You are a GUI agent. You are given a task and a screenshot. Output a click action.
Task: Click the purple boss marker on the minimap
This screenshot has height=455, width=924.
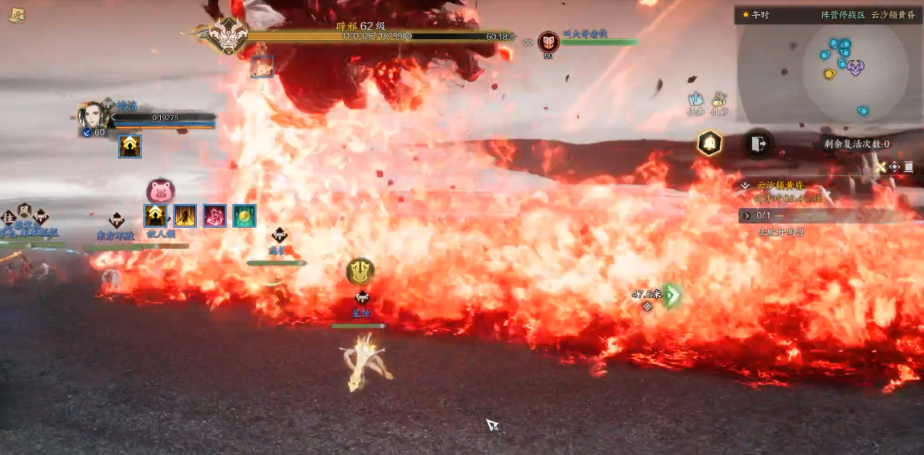coord(855,67)
